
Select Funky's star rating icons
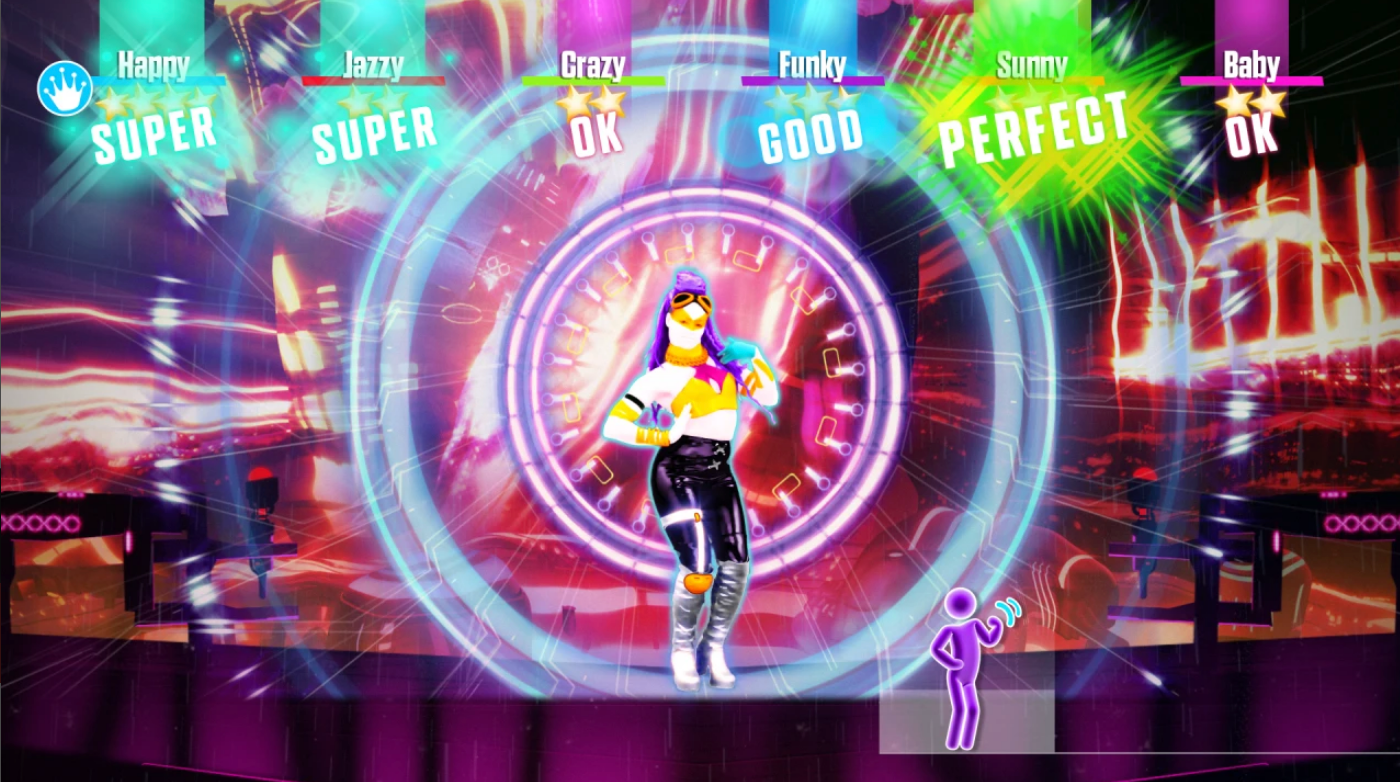point(810,95)
